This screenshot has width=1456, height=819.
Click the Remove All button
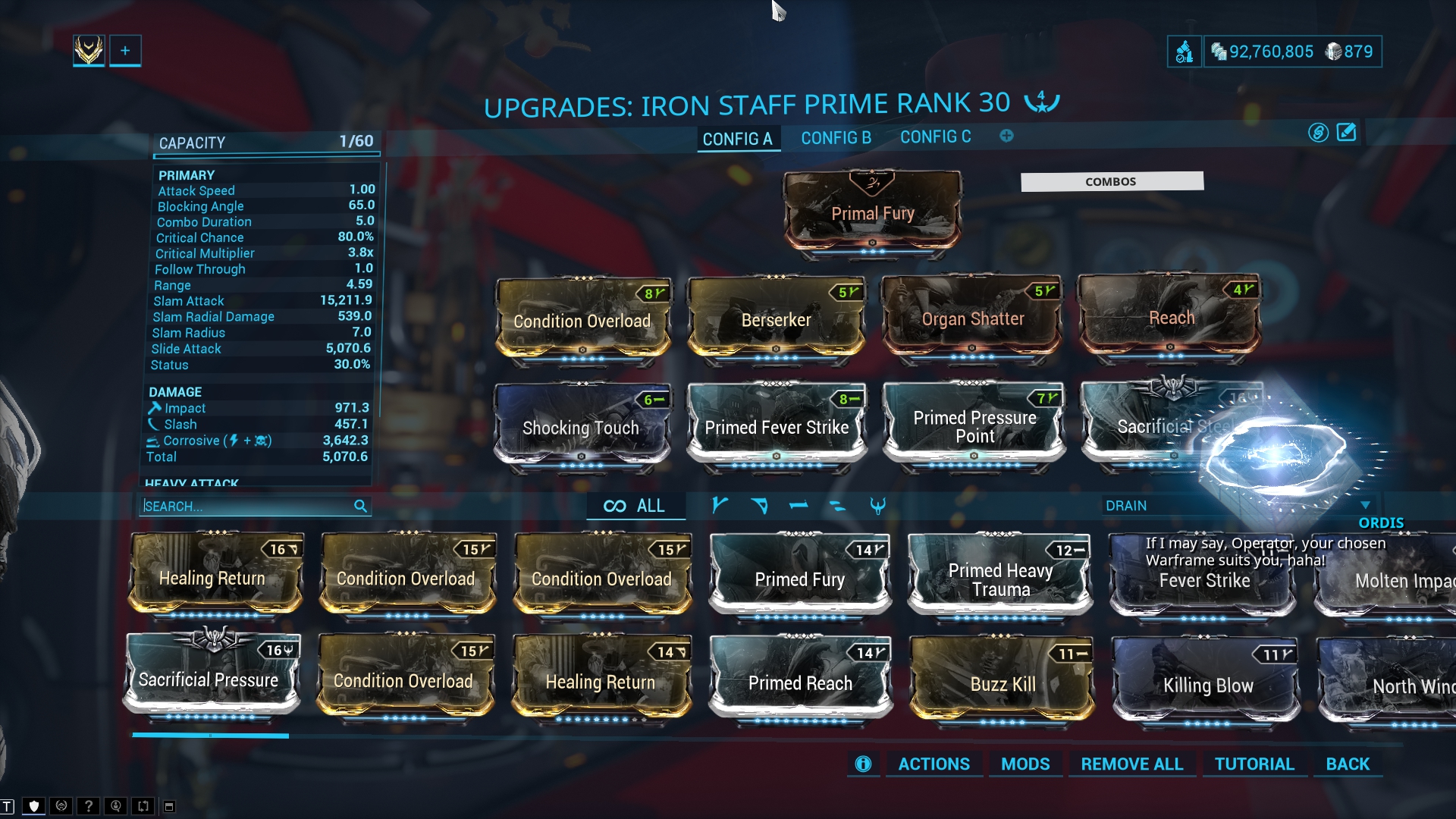(x=1131, y=764)
